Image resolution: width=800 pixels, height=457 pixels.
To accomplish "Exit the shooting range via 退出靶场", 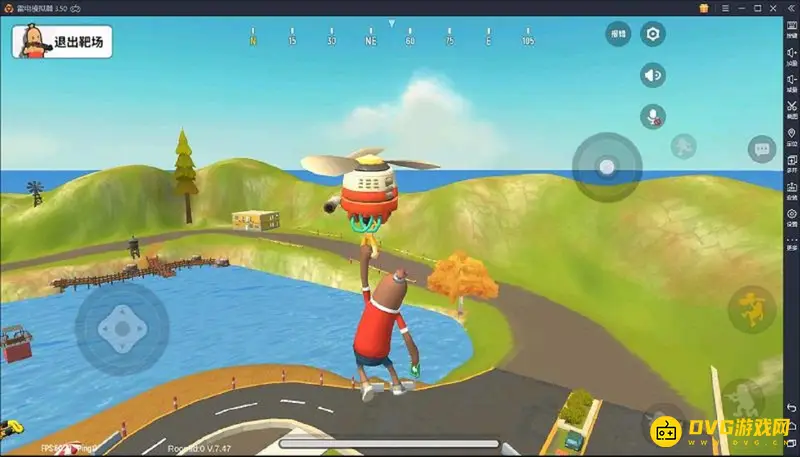I will click(61, 41).
